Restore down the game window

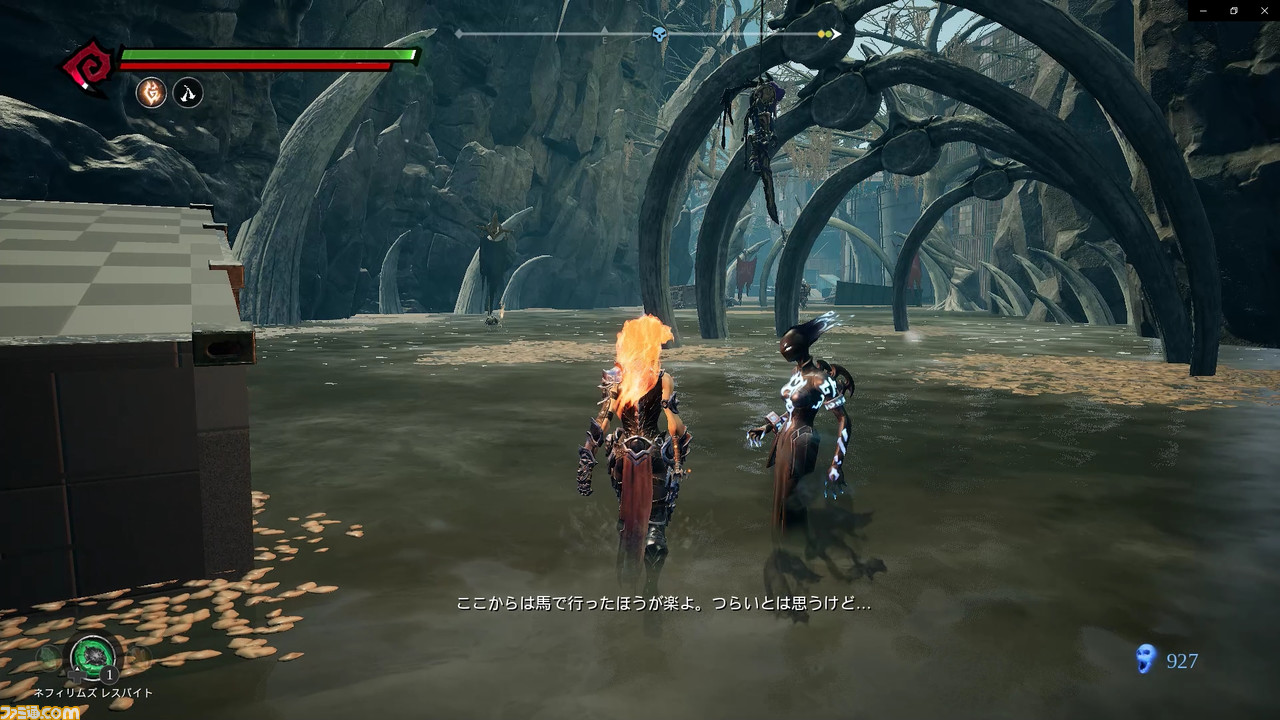pyautogui.click(x=1235, y=10)
